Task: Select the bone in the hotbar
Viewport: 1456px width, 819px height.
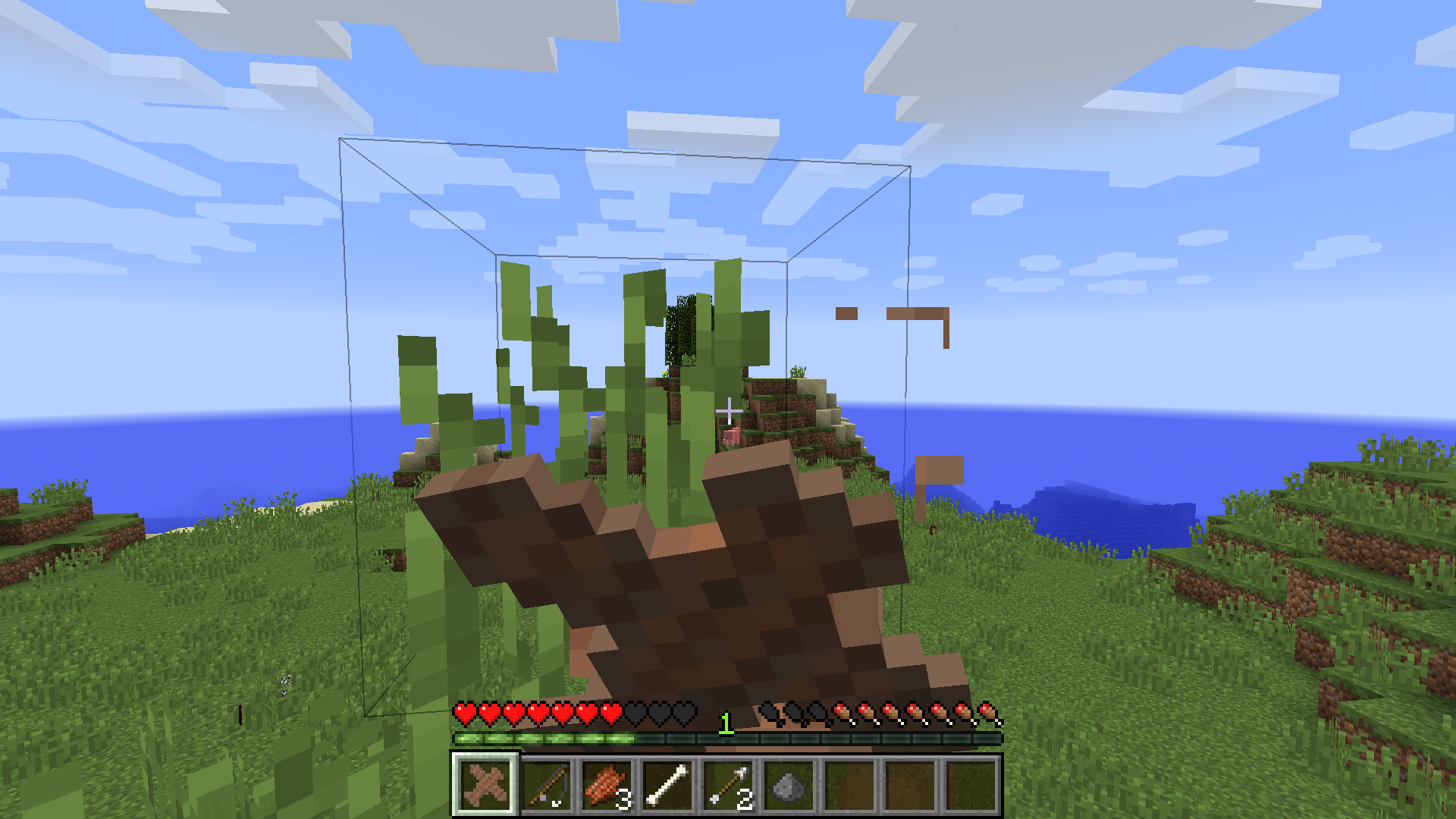Action: pyautogui.click(x=666, y=785)
